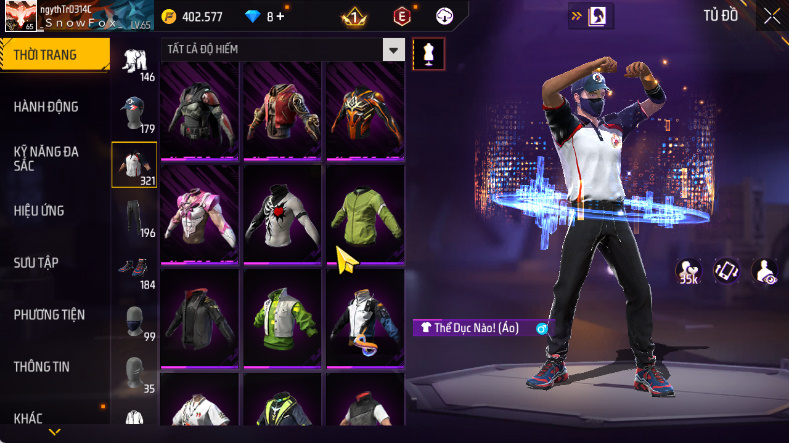Open the Hành Động tab
Screen dimensions: 789x443
46,107
